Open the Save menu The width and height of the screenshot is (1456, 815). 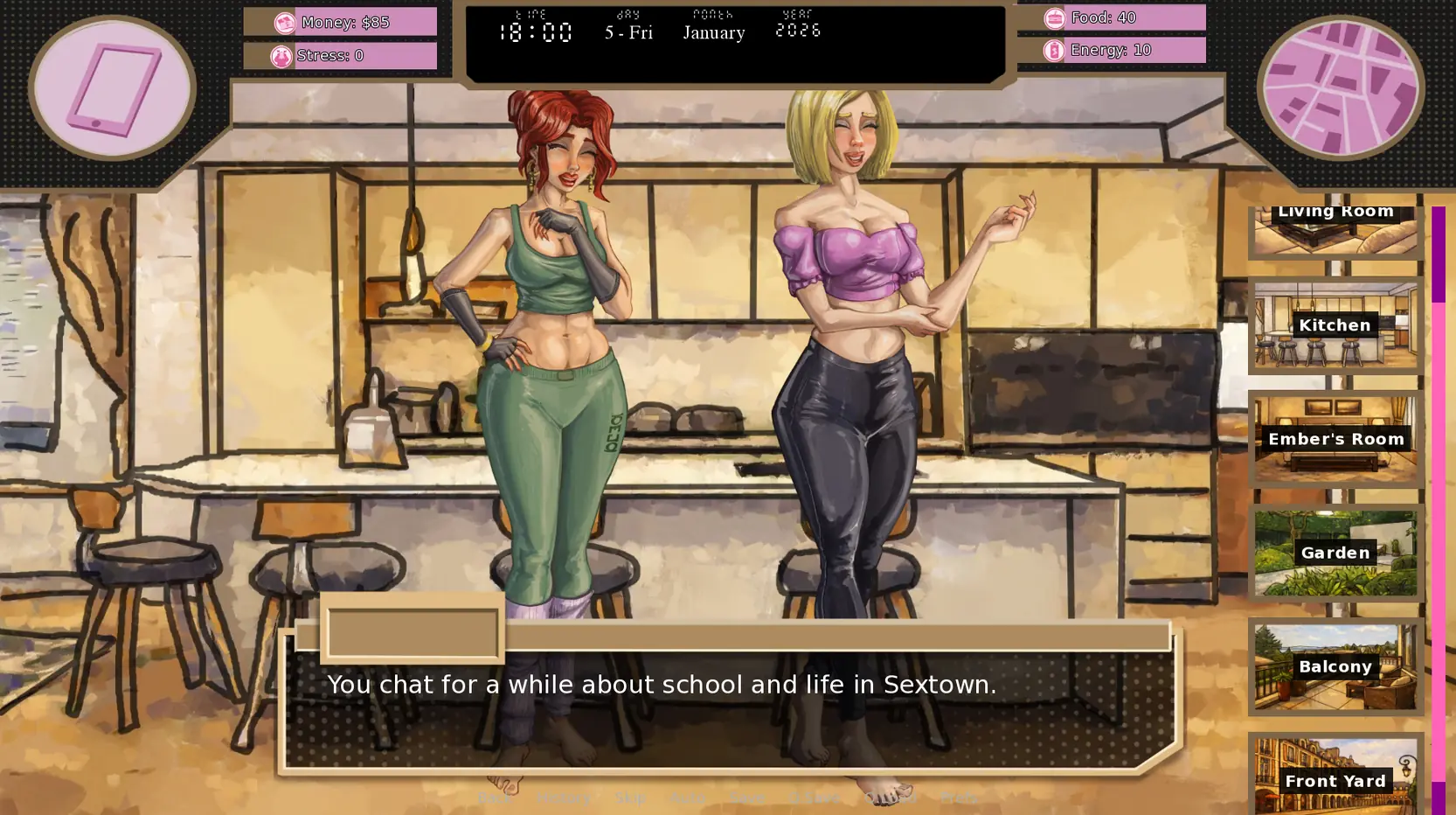(748, 798)
